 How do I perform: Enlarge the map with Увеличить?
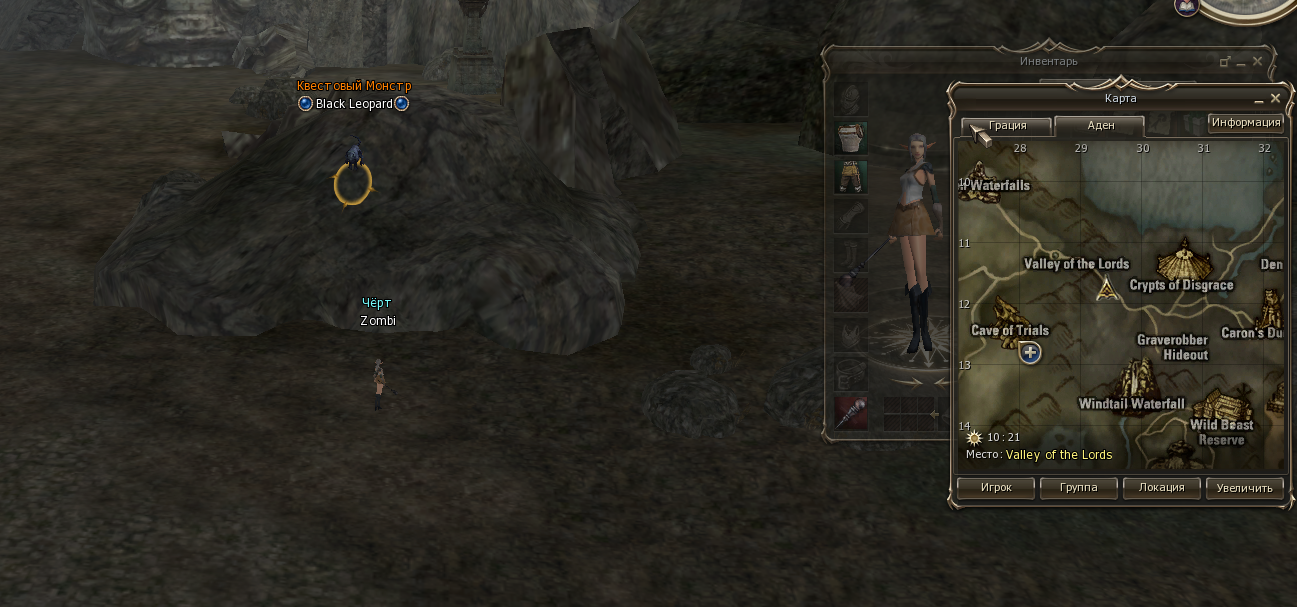[1244, 488]
